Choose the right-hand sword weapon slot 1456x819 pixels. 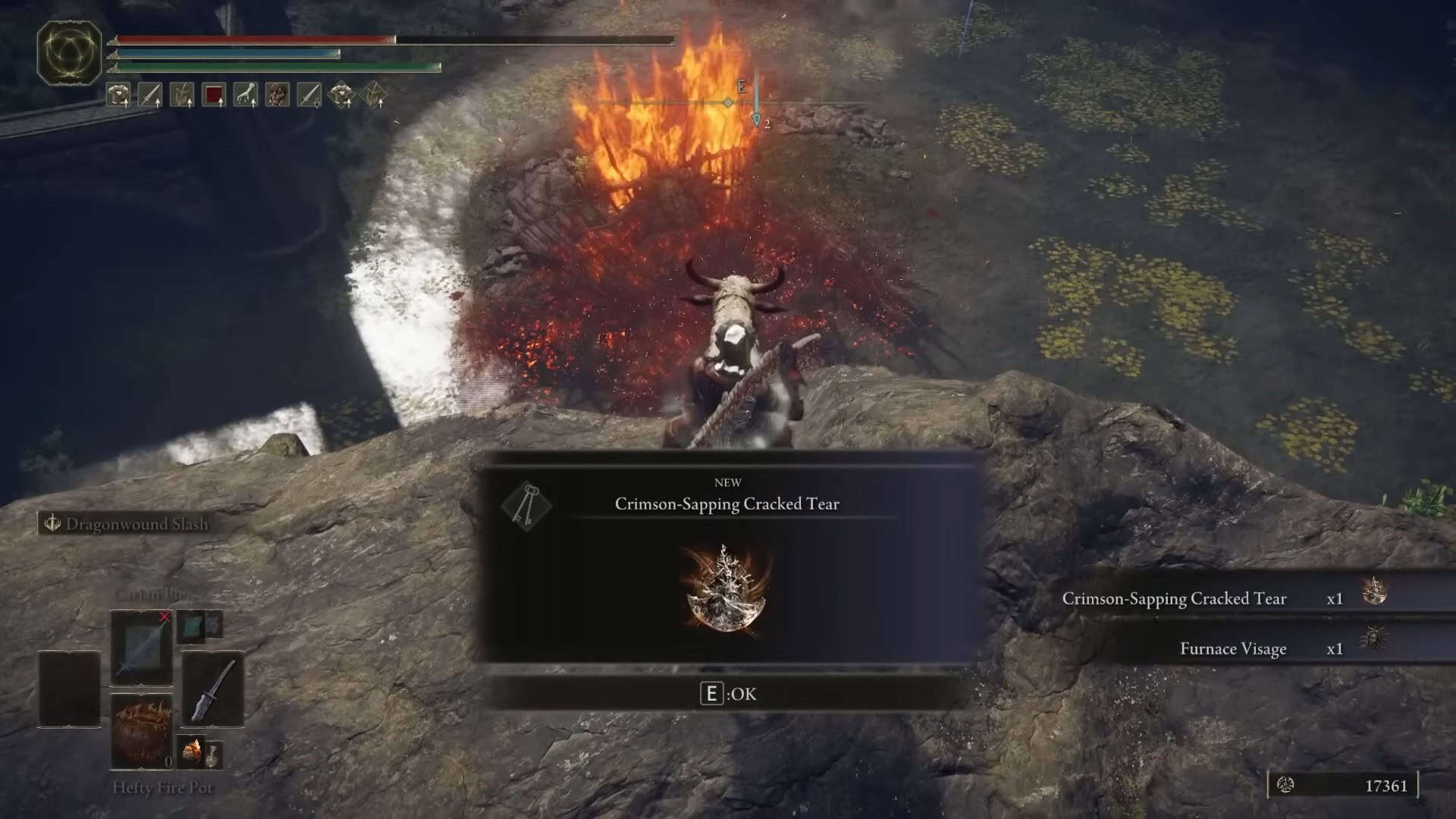point(212,689)
